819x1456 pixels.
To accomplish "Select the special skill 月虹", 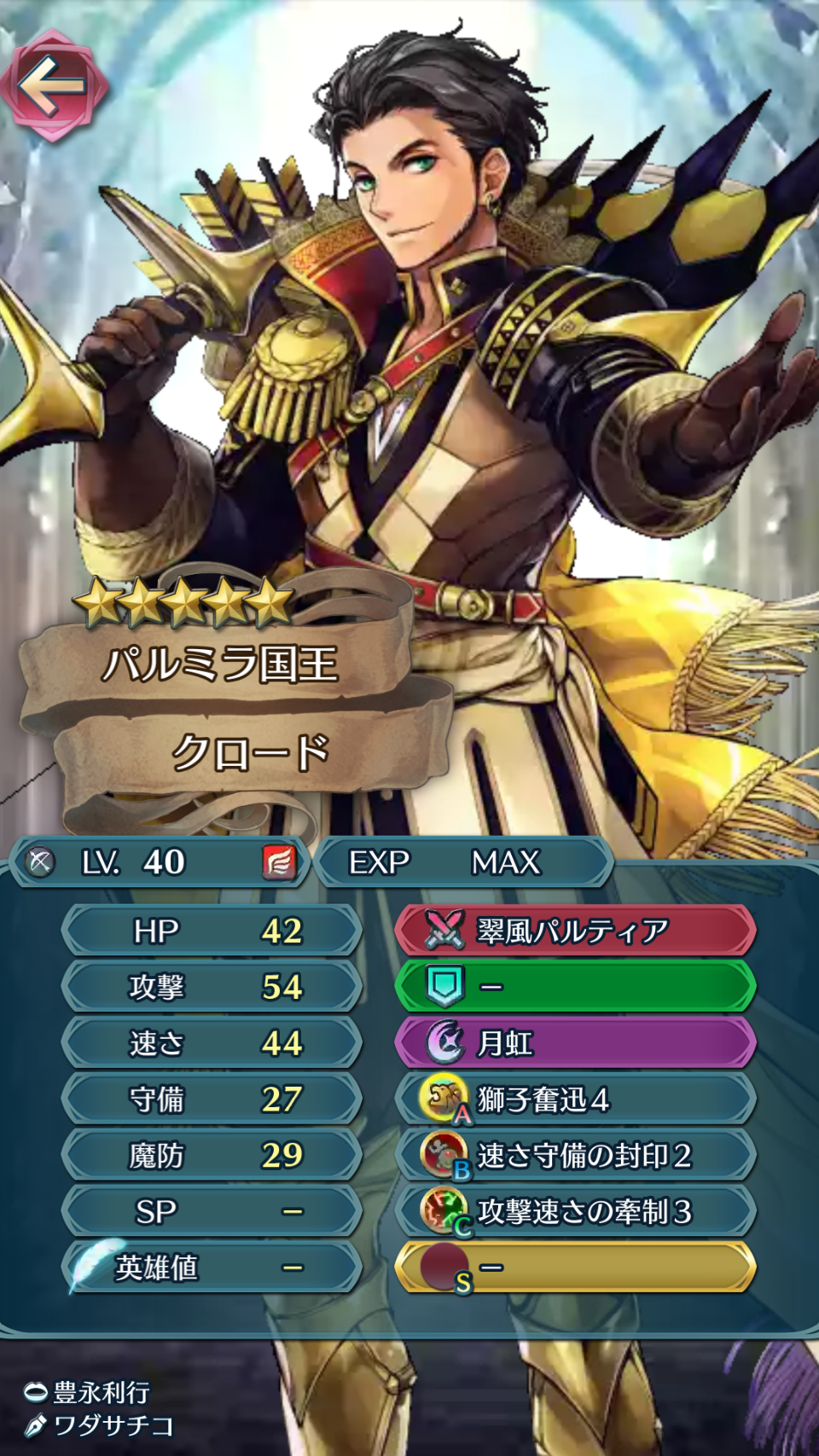I will (x=575, y=1043).
